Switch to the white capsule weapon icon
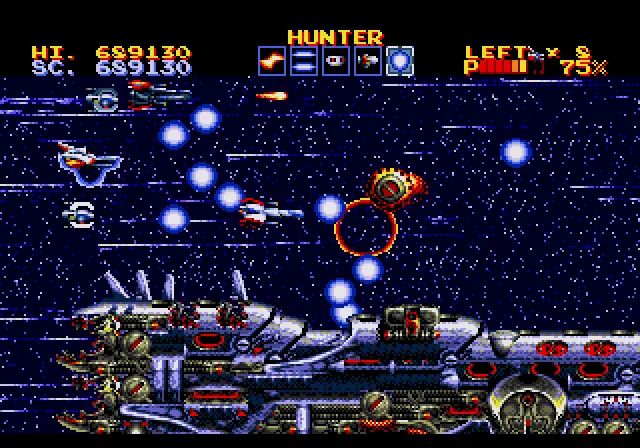 335,61
